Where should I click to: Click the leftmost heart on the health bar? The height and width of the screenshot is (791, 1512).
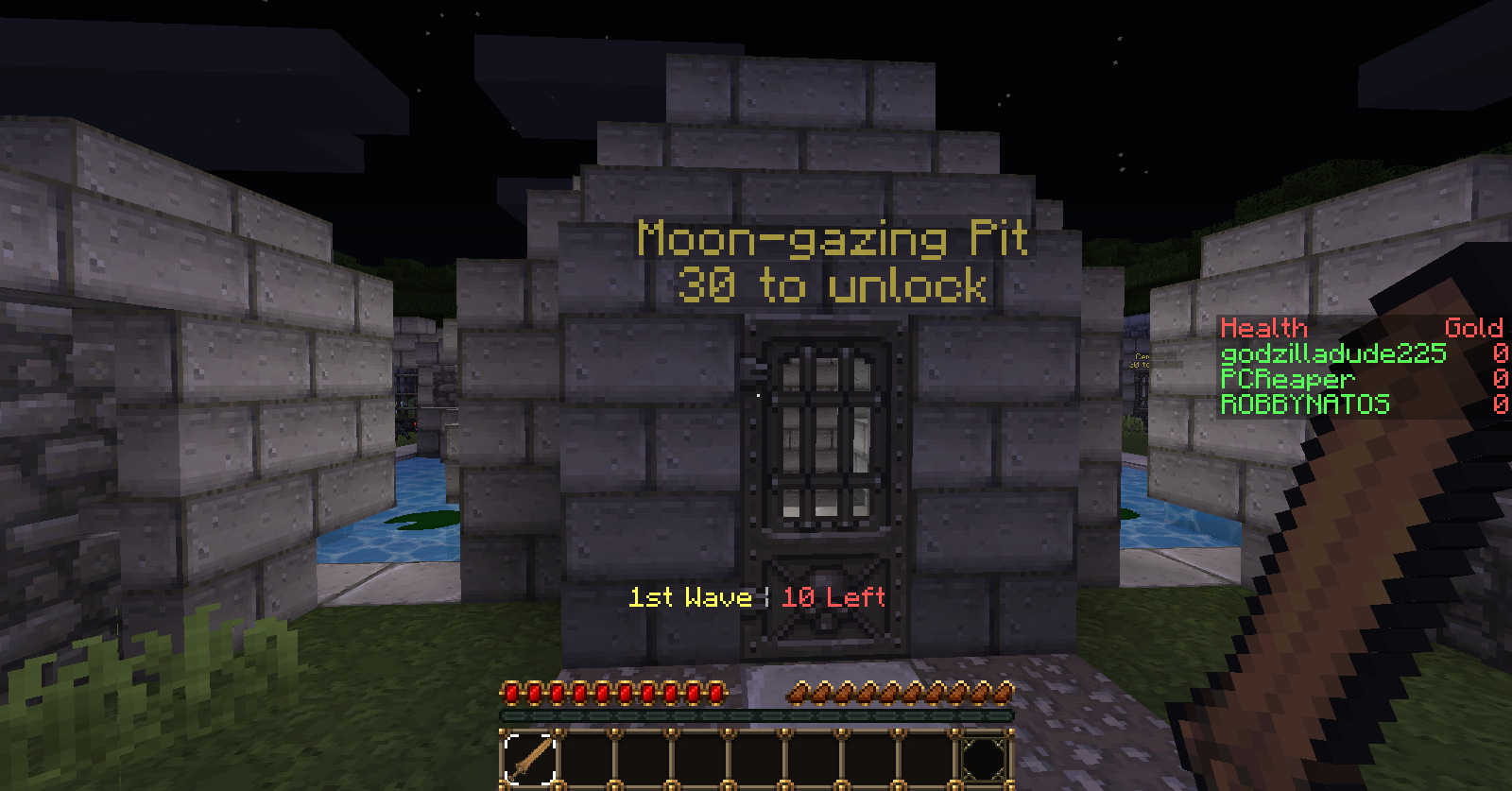(x=511, y=693)
